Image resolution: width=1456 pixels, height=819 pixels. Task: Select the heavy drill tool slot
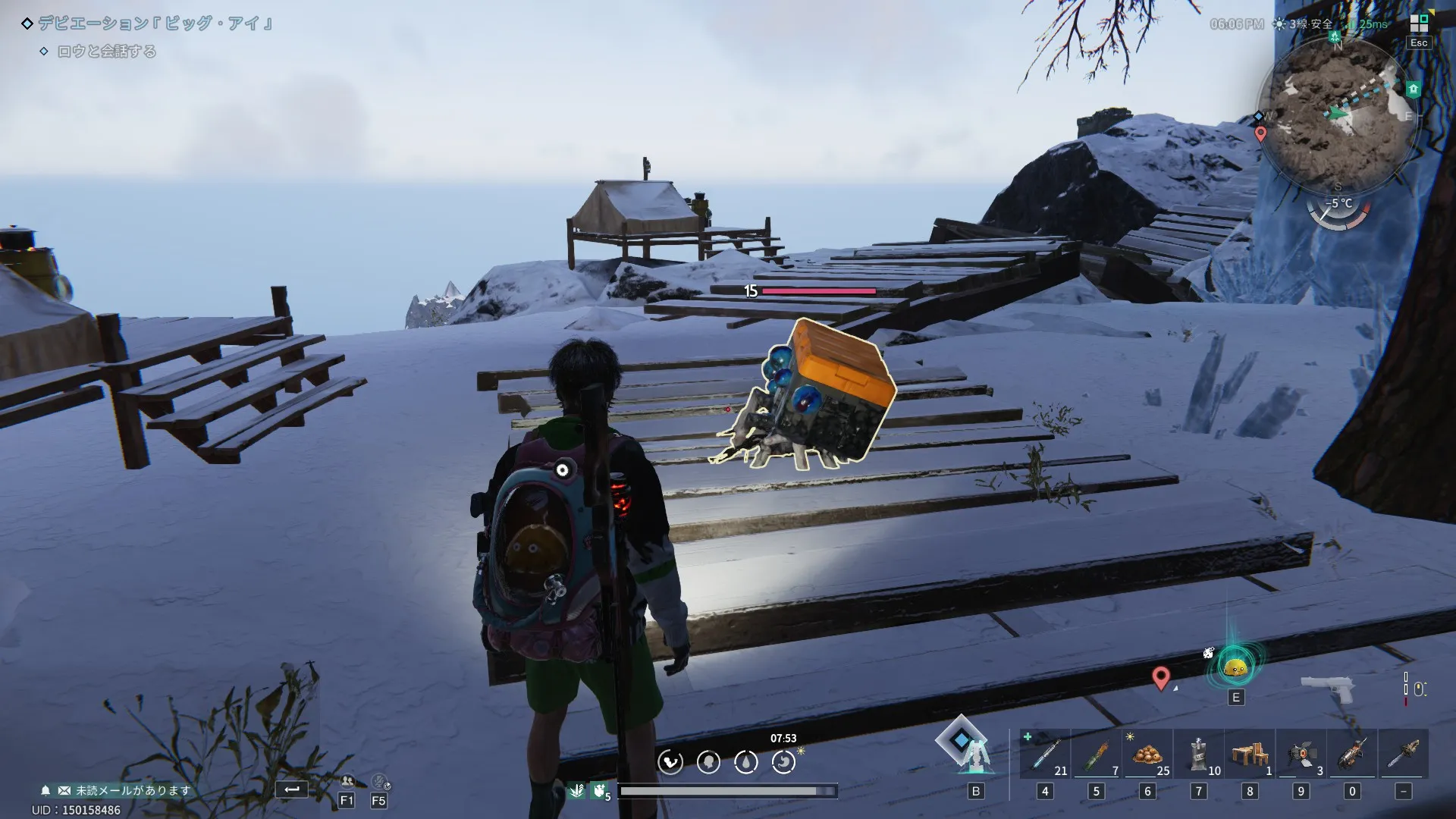pos(1352,754)
